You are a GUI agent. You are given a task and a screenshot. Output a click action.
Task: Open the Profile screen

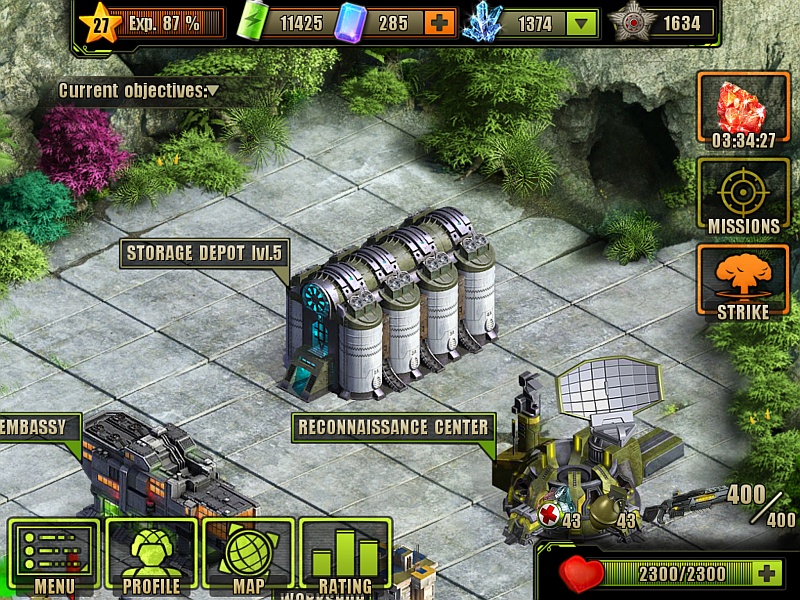[151, 556]
